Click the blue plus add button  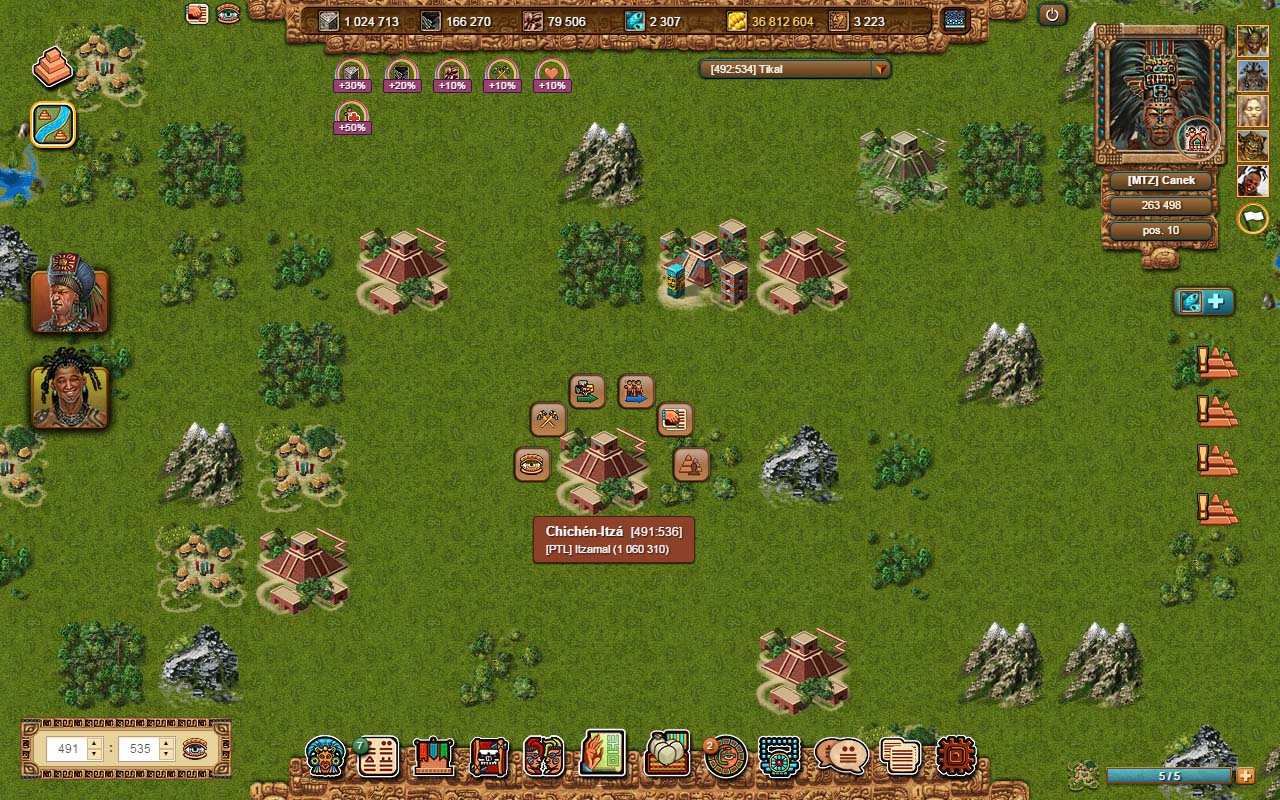pyautogui.click(x=1217, y=302)
